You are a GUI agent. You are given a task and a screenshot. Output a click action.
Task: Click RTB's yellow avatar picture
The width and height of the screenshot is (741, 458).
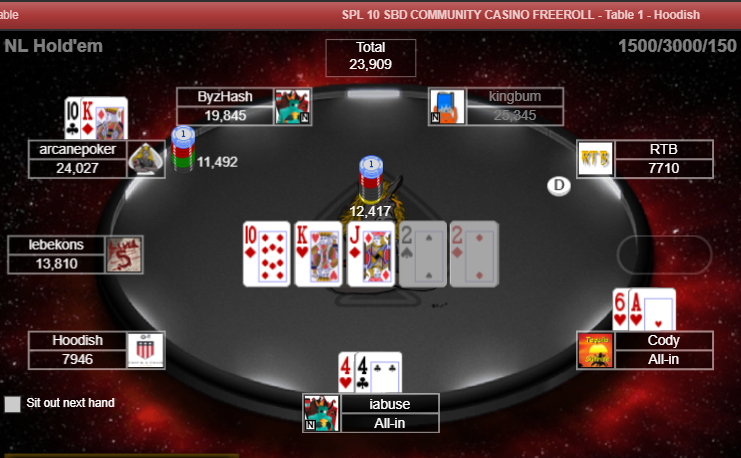pos(595,158)
